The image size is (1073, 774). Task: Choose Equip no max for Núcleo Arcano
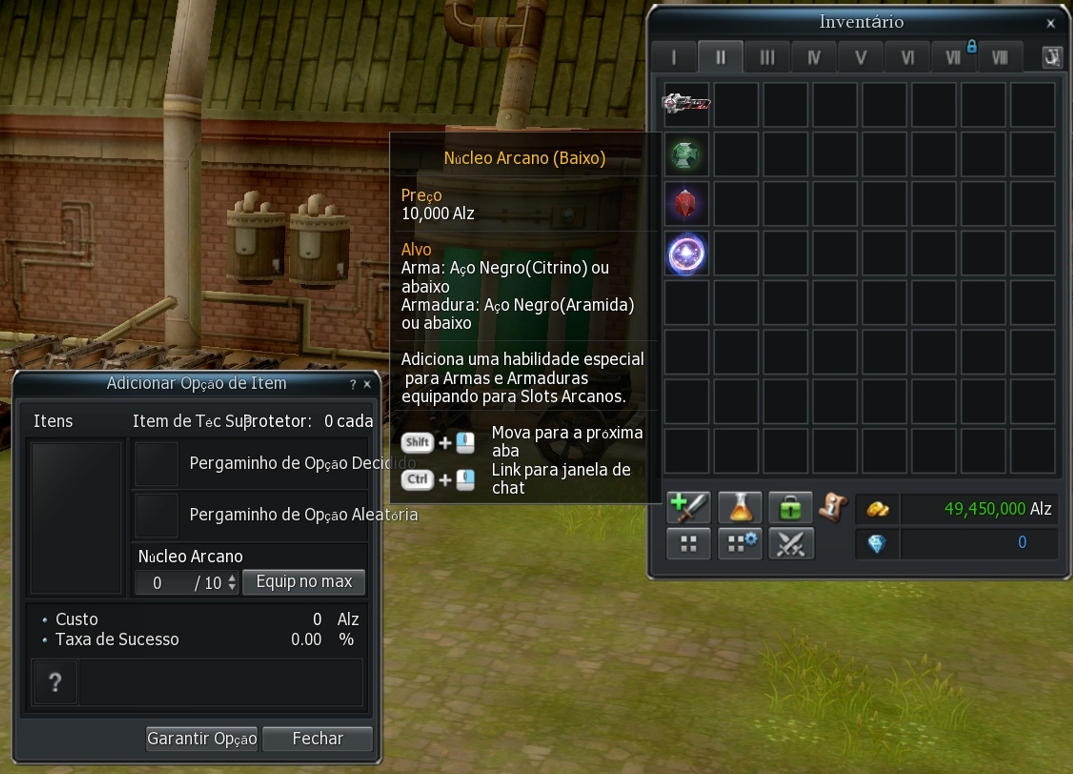[x=304, y=582]
